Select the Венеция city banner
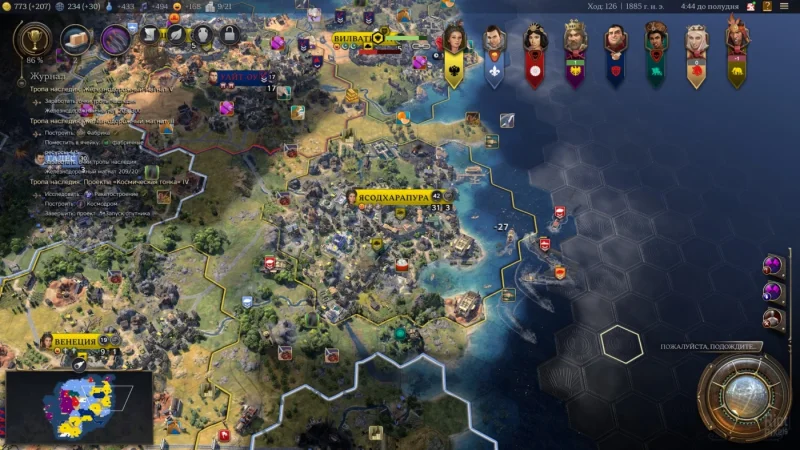This screenshot has height=450, width=800. pos(76,341)
